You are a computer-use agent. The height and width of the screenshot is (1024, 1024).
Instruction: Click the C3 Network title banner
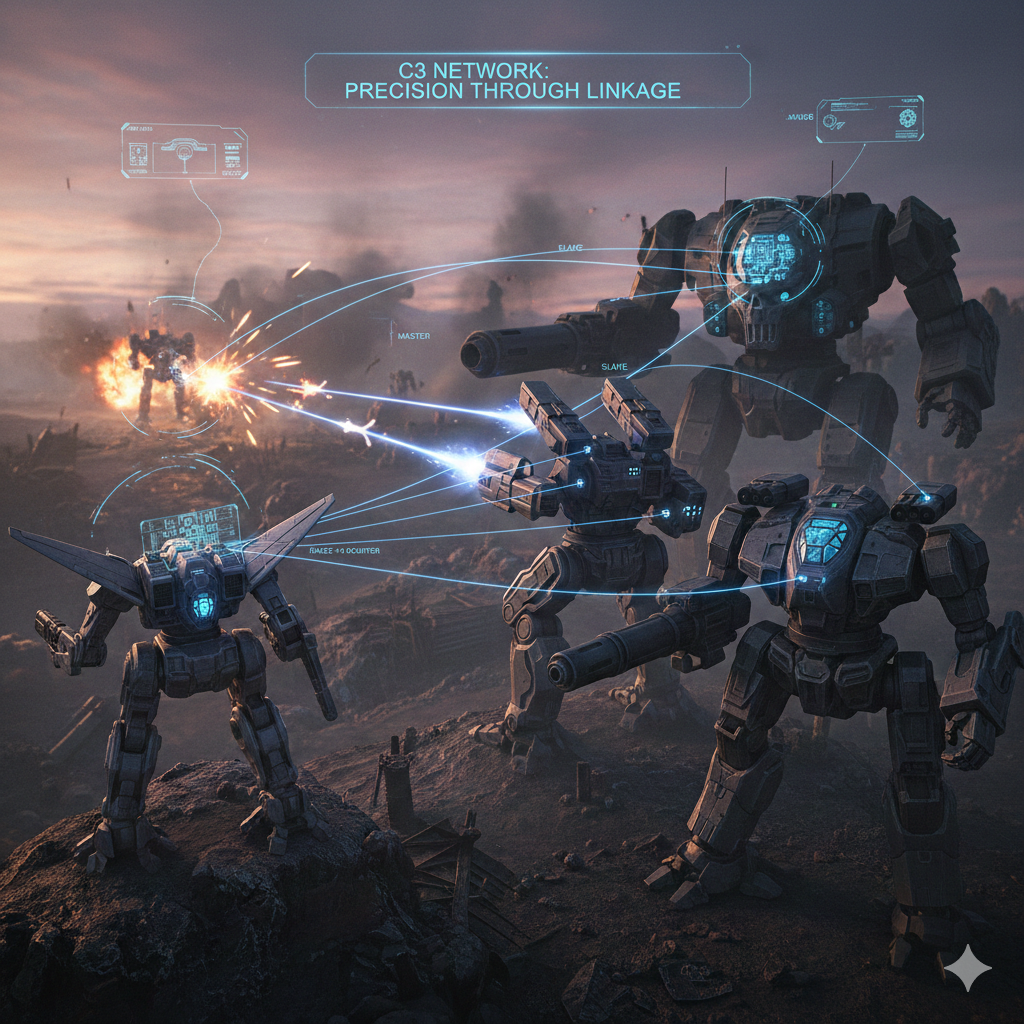point(527,80)
